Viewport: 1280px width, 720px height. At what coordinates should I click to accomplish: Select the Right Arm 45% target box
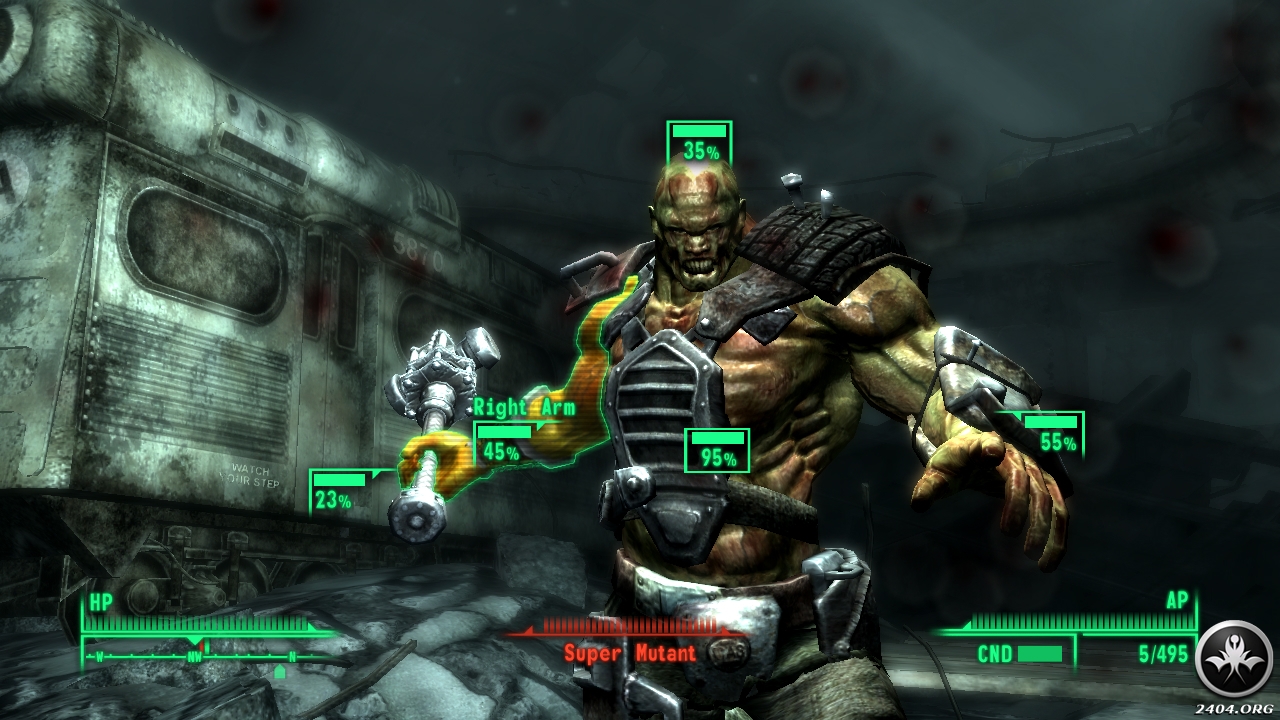pos(504,443)
